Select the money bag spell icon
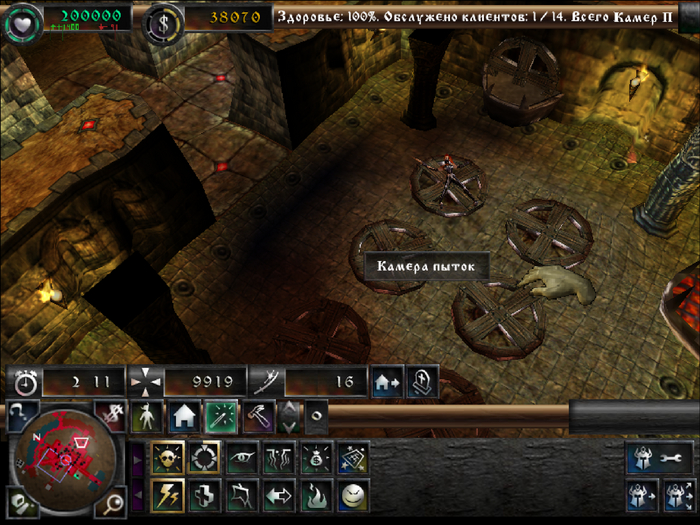The height and width of the screenshot is (525, 700). click(316, 457)
